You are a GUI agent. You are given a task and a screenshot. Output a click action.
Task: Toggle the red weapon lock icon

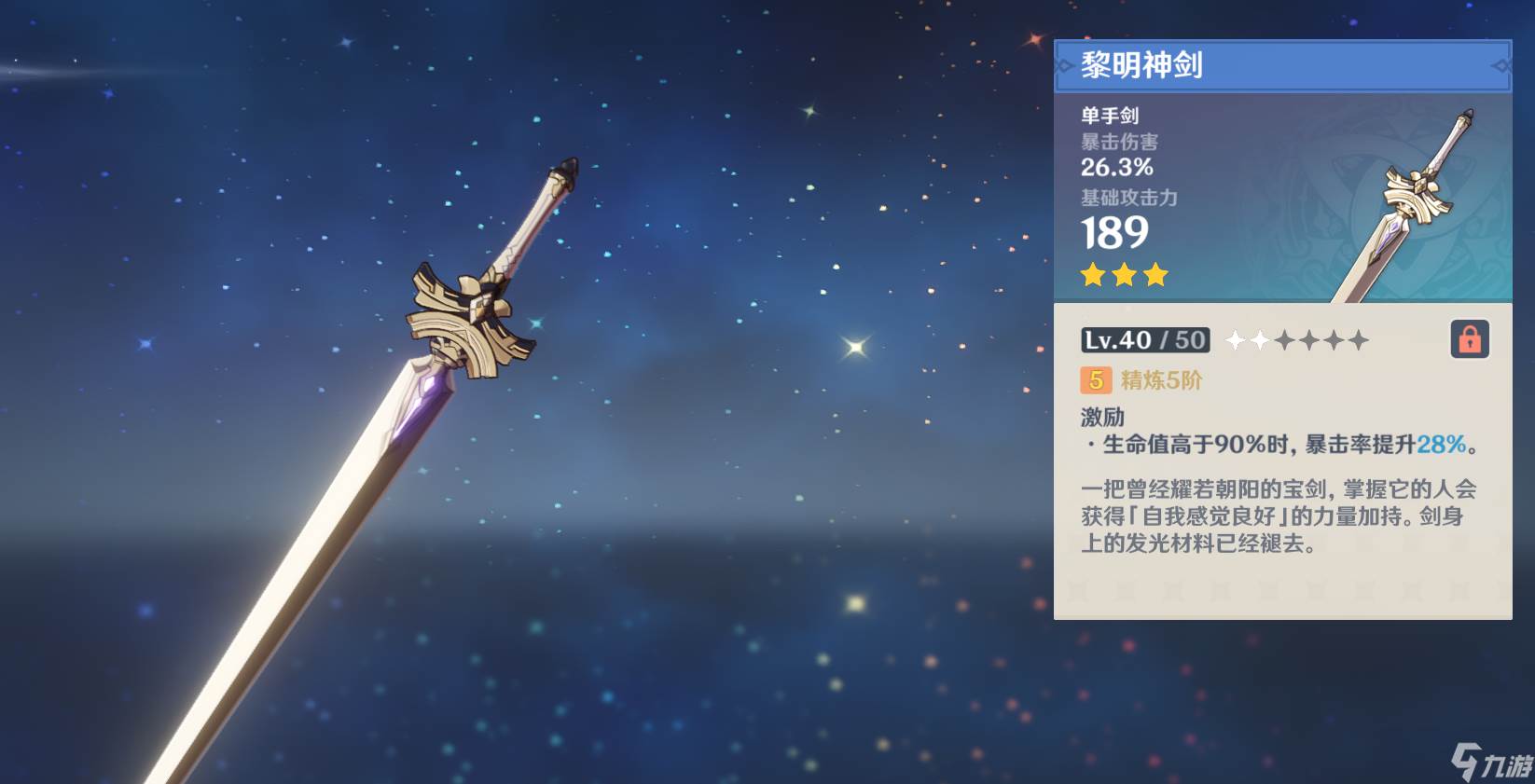1469,339
